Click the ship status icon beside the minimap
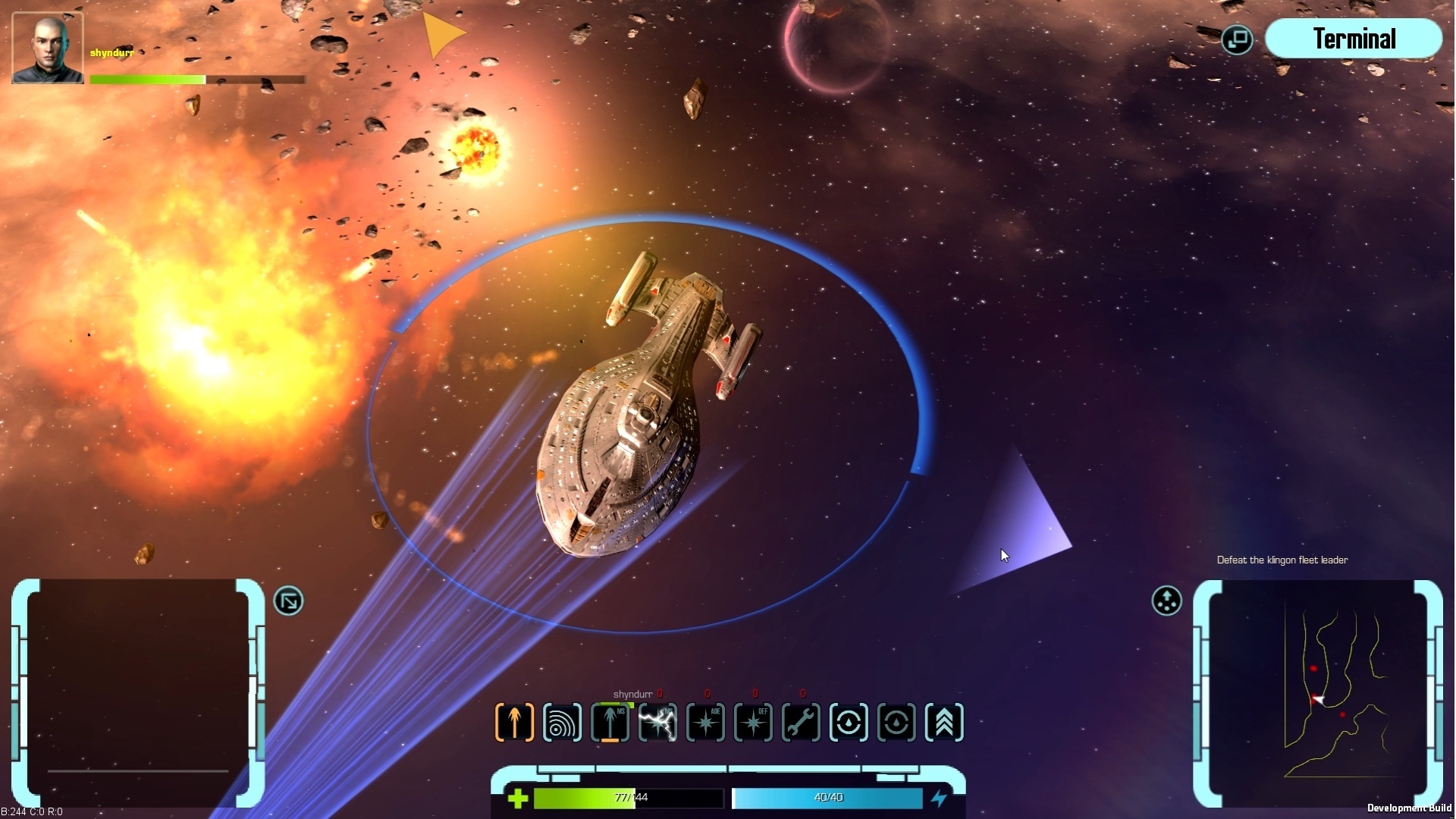The image size is (1456, 819). point(1166,601)
